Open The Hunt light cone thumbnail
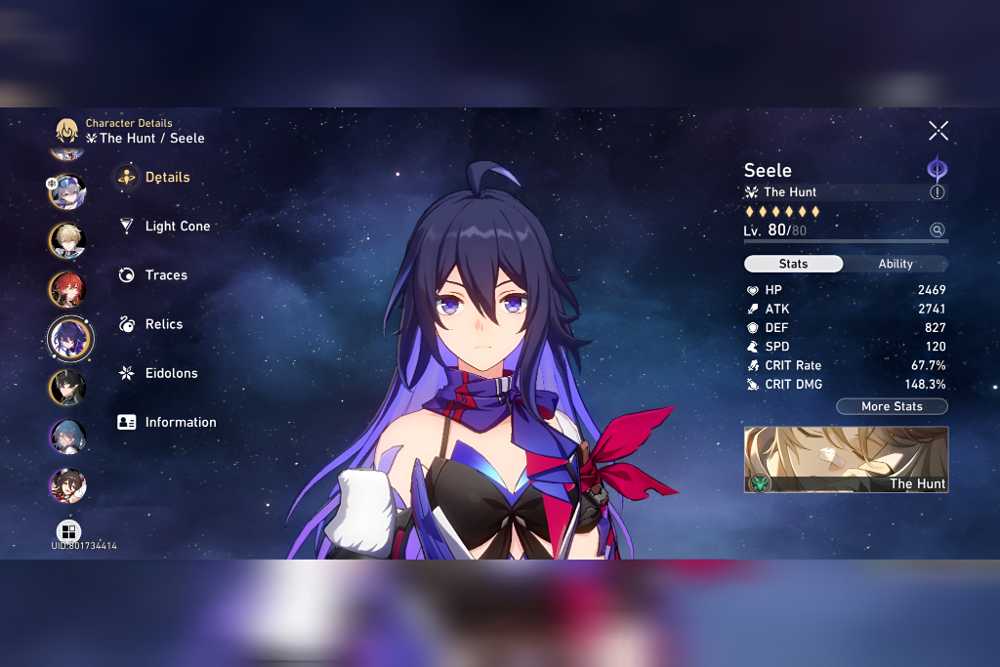 [845, 460]
